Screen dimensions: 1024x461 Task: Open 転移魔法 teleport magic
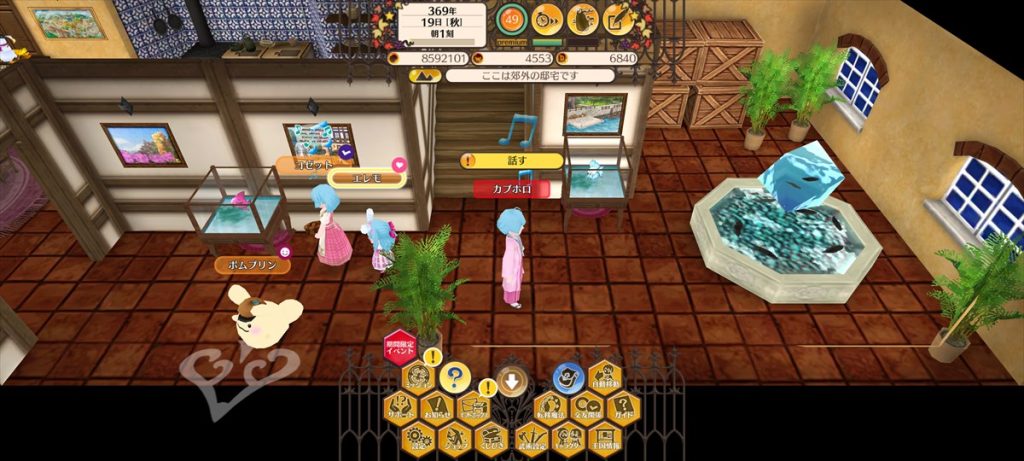click(x=551, y=407)
